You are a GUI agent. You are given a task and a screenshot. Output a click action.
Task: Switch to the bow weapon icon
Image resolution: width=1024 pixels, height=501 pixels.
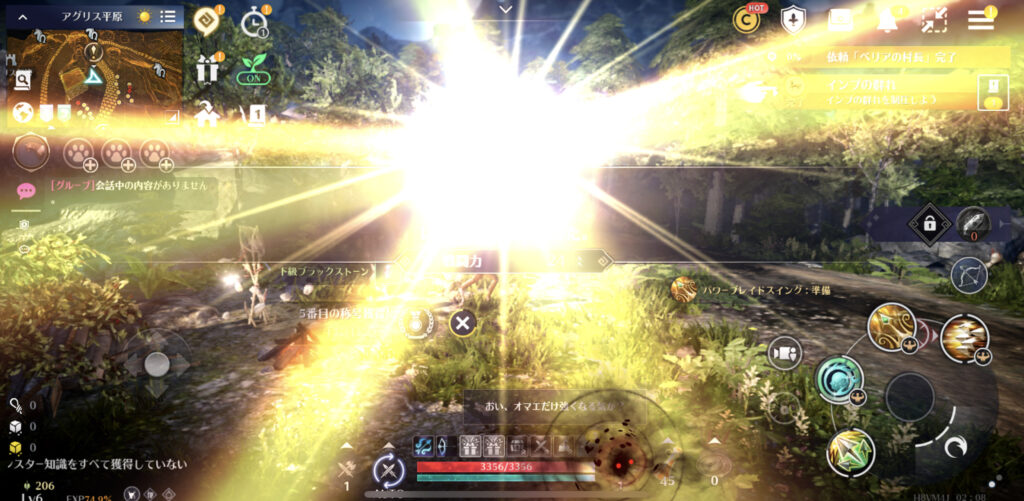tap(968, 274)
